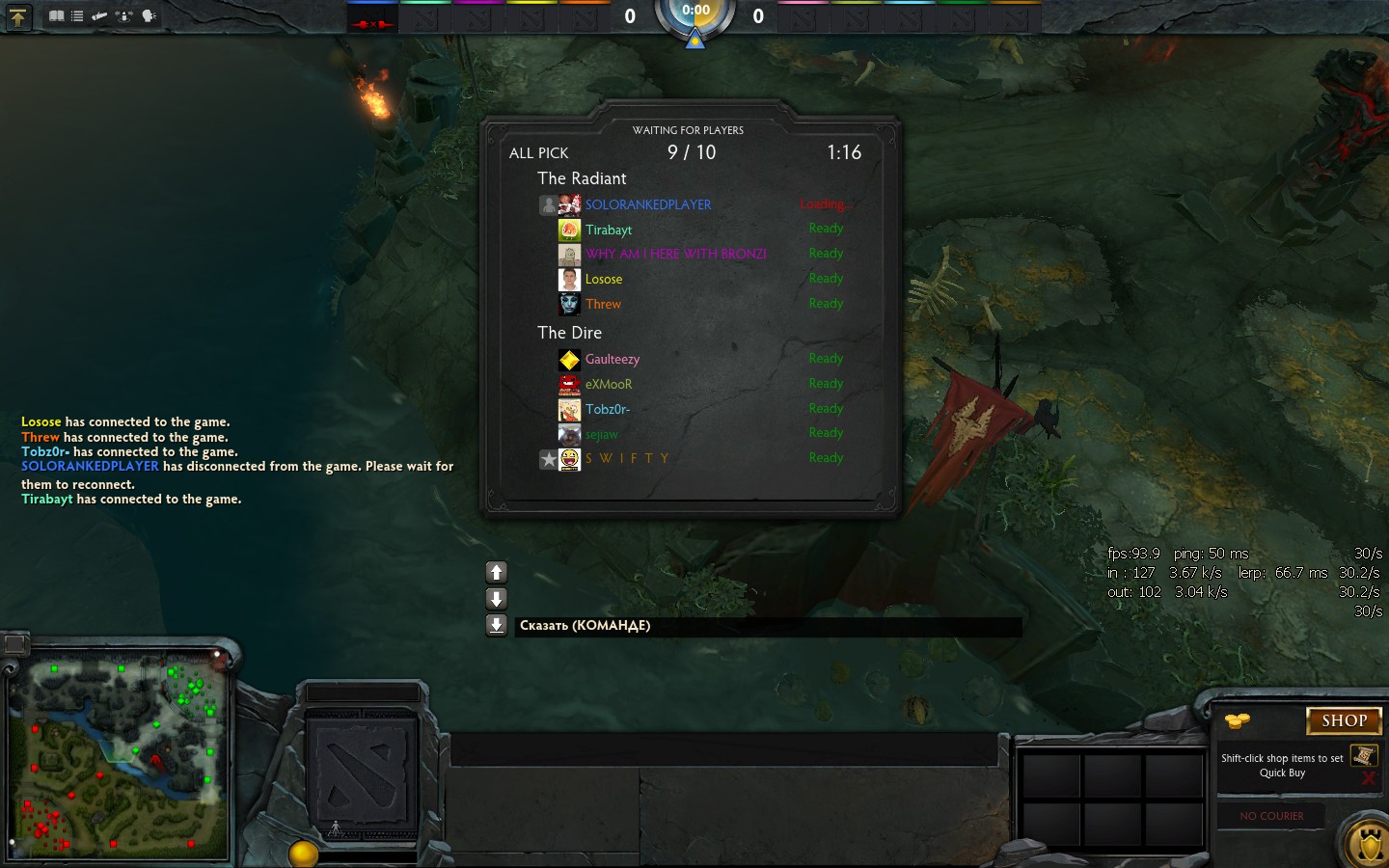Click the speaking-head voice chat icon
Image resolution: width=1389 pixels, height=868 pixels.
click(149, 16)
